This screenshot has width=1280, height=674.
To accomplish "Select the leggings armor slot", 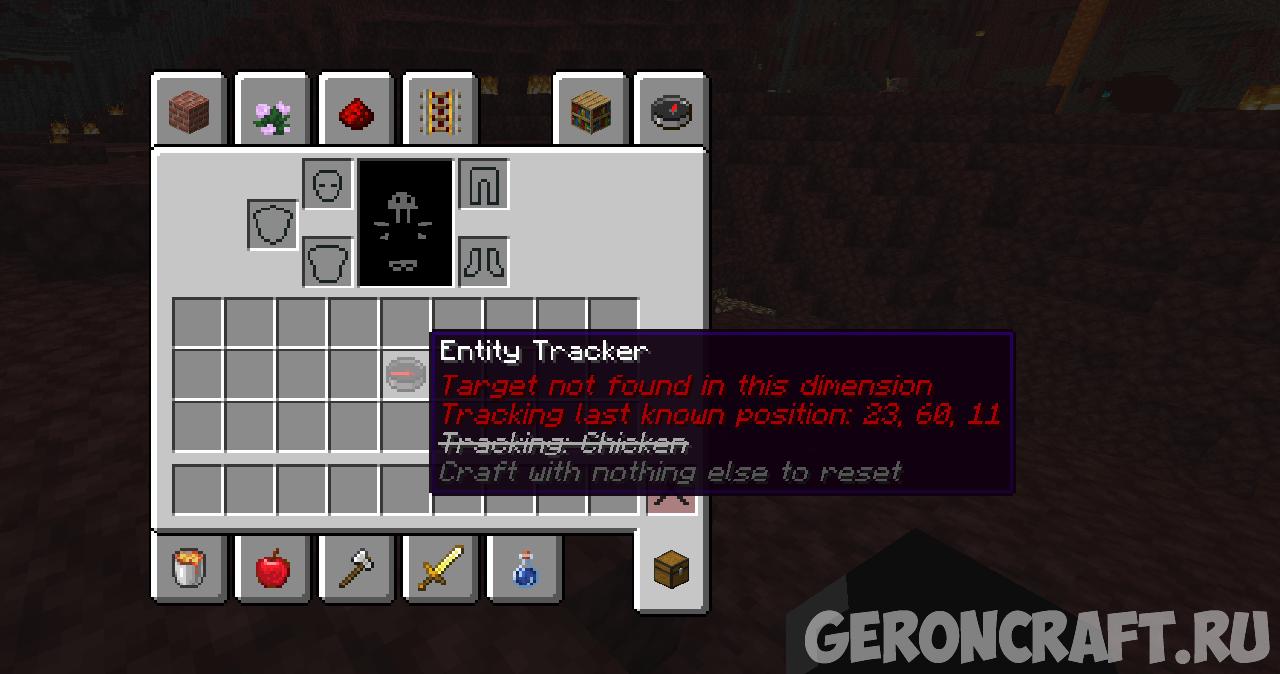I will pos(484,184).
